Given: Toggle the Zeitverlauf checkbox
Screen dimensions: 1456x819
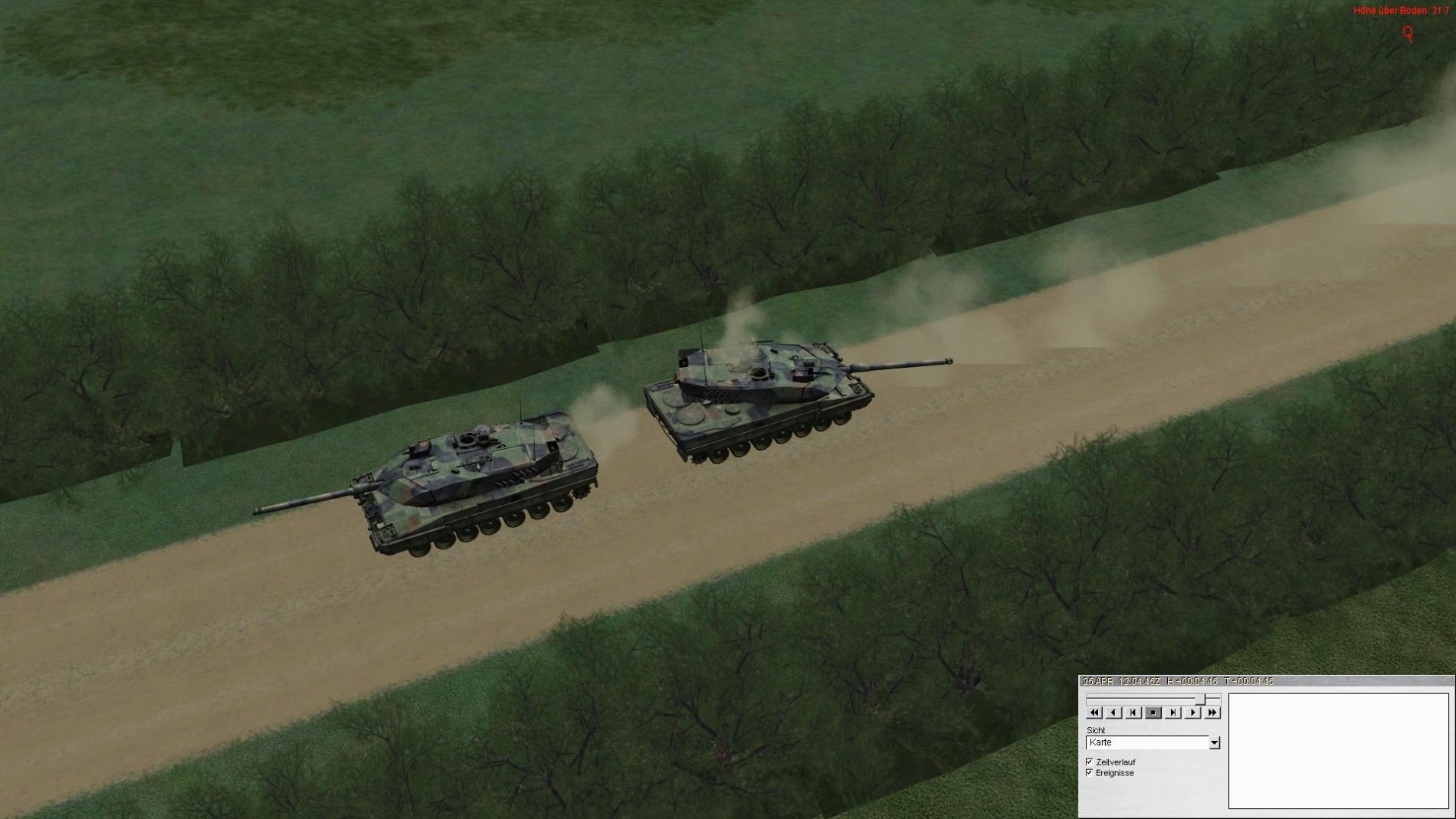Looking at the screenshot, I should [x=1090, y=762].
